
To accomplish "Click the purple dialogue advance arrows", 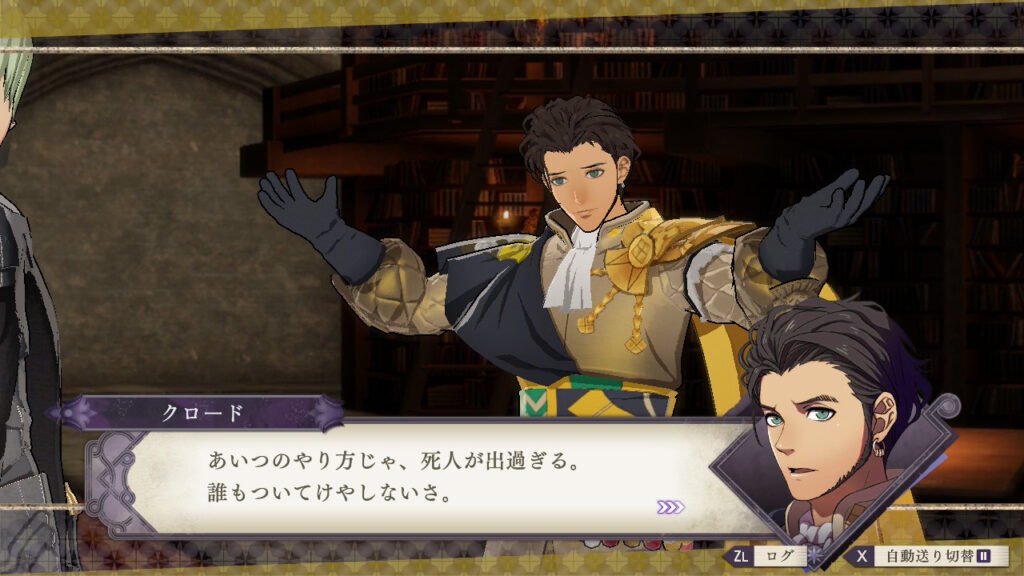I will click(x=671, y=507).
